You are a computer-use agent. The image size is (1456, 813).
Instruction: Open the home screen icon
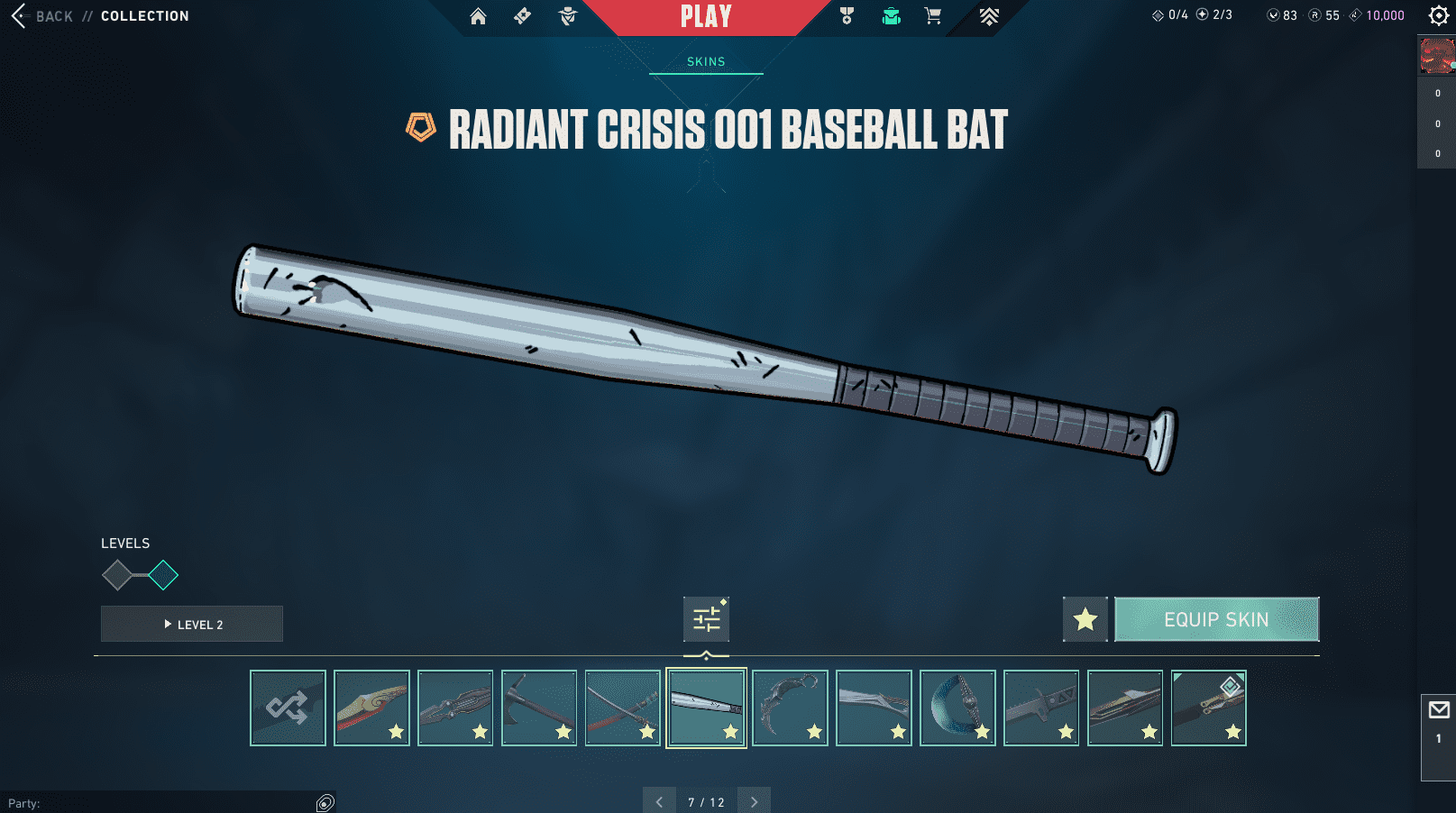(478, 16)
